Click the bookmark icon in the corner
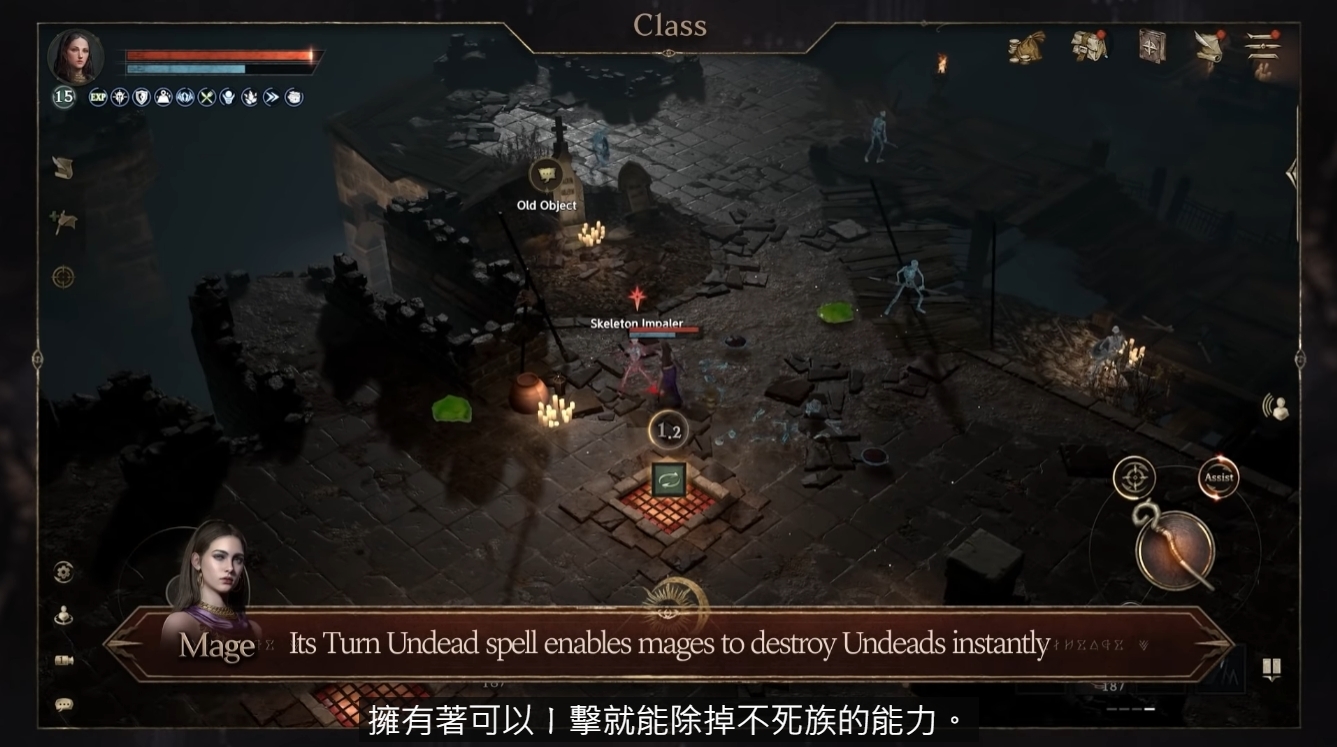Image resolution: width=1337 pixels, height=747 pixels. (x=1271, y=669)
